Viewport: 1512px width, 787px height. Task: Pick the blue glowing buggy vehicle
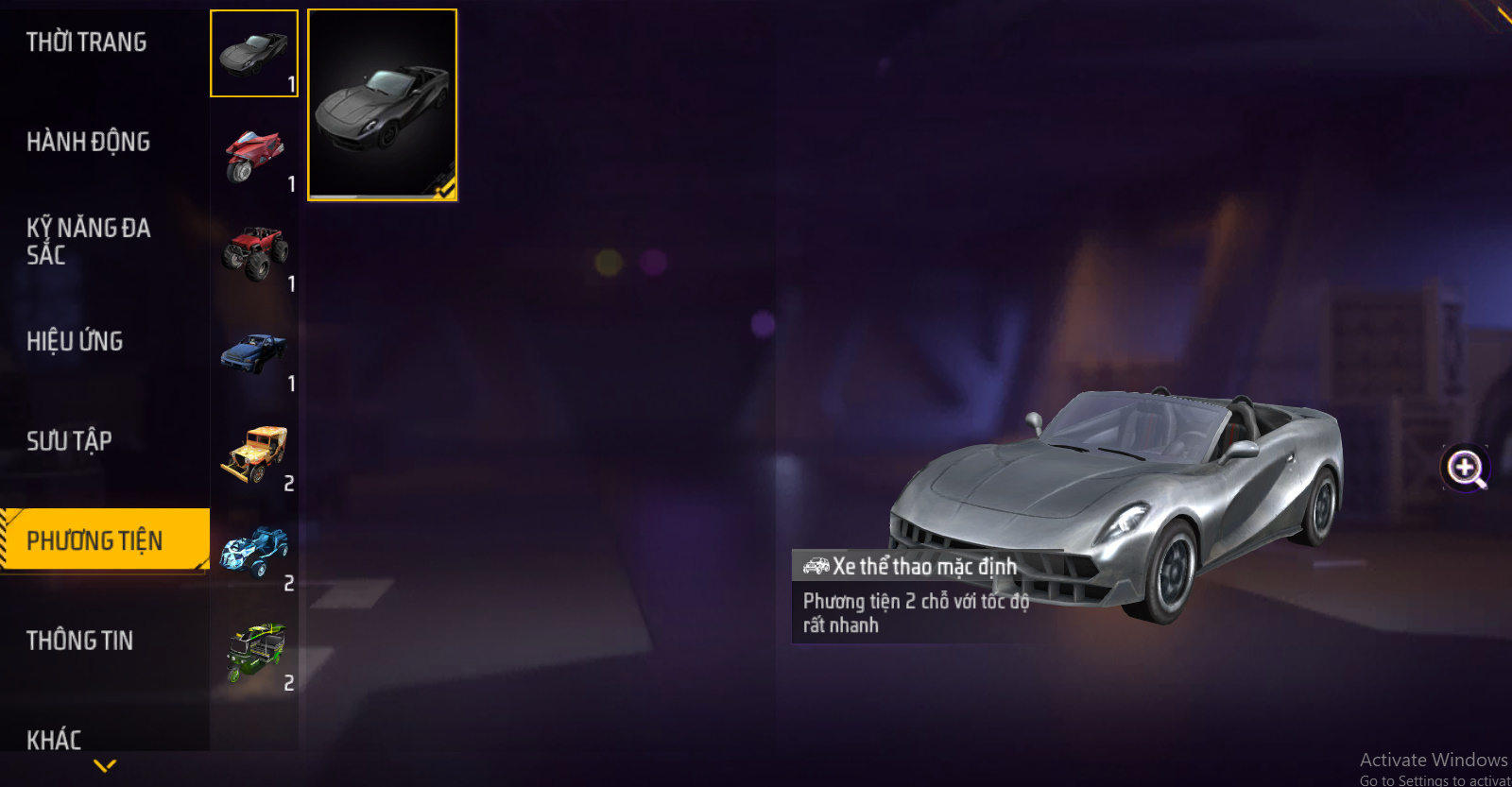pyautogui.click(x=253, y=553)
